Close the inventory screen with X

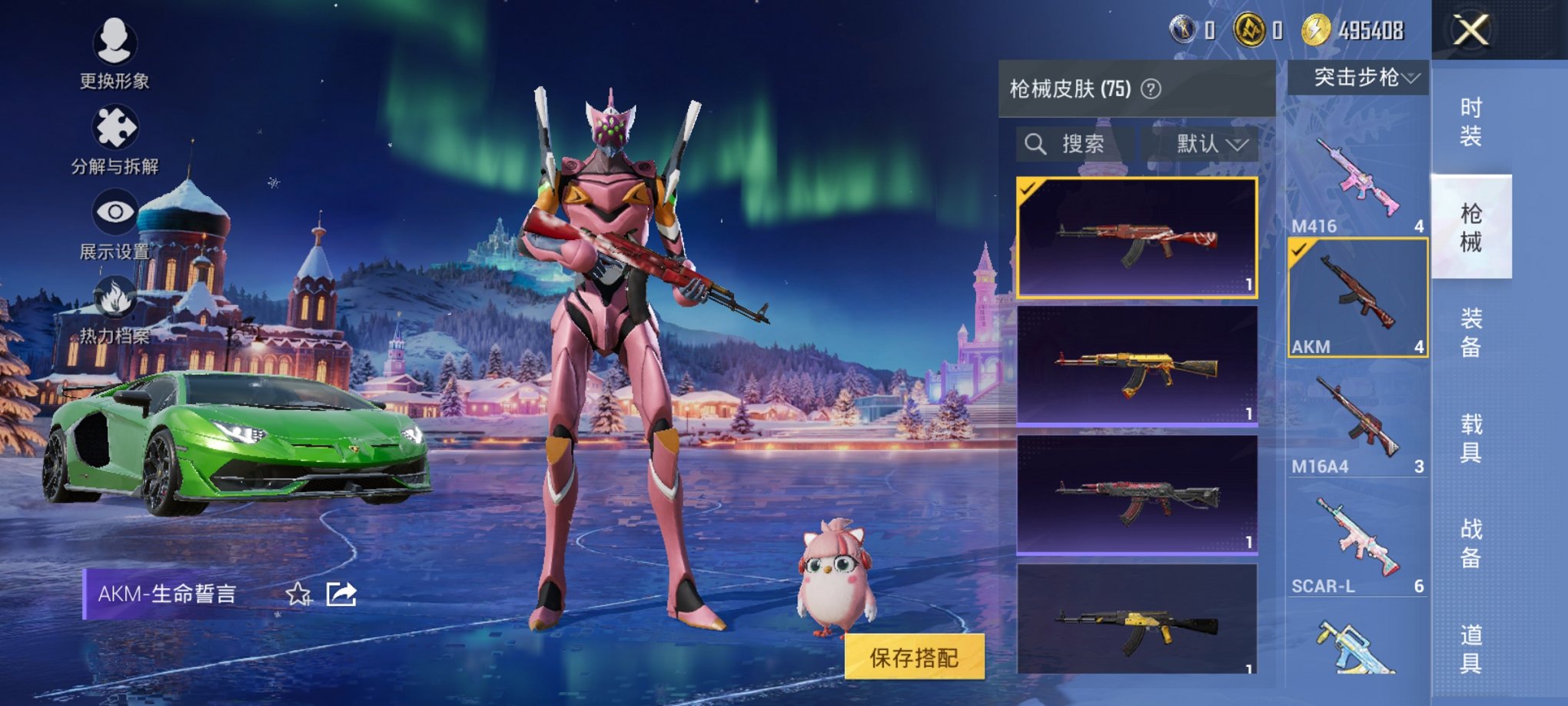[x=1470, y=31]
